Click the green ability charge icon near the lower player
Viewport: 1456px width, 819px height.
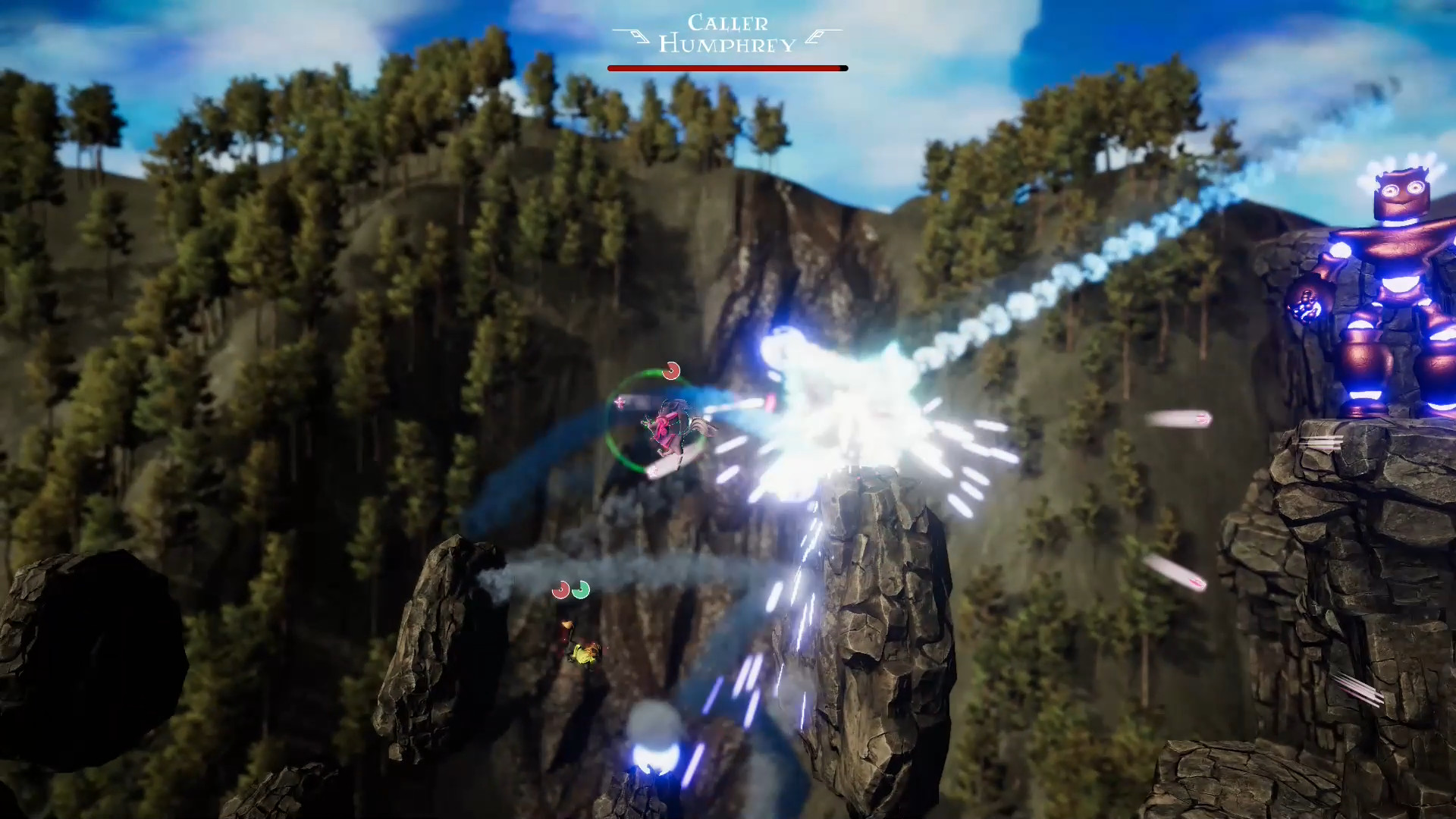(581, 591)
